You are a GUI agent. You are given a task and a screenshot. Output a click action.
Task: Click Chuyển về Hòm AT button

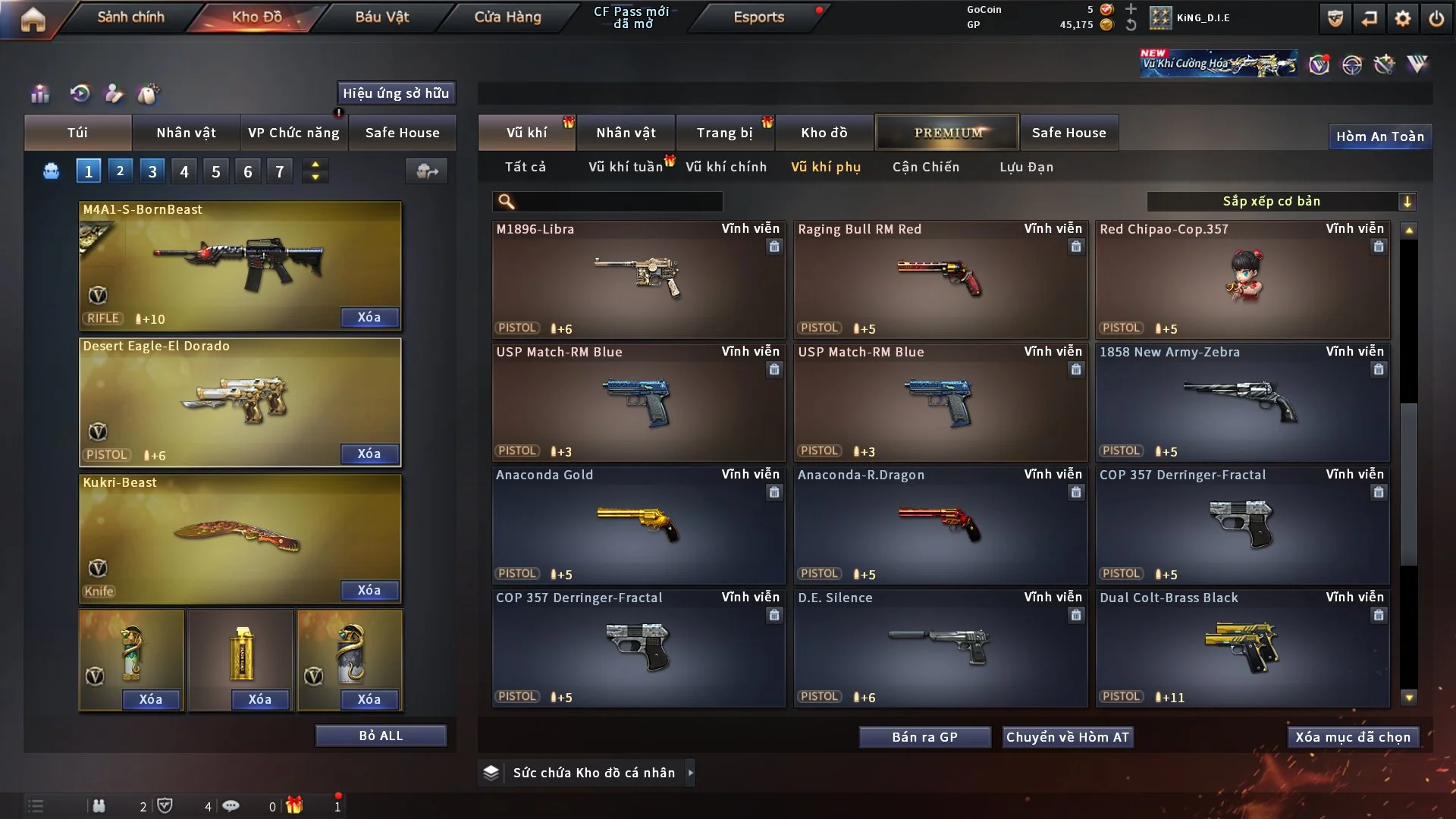coord(1068,737)
